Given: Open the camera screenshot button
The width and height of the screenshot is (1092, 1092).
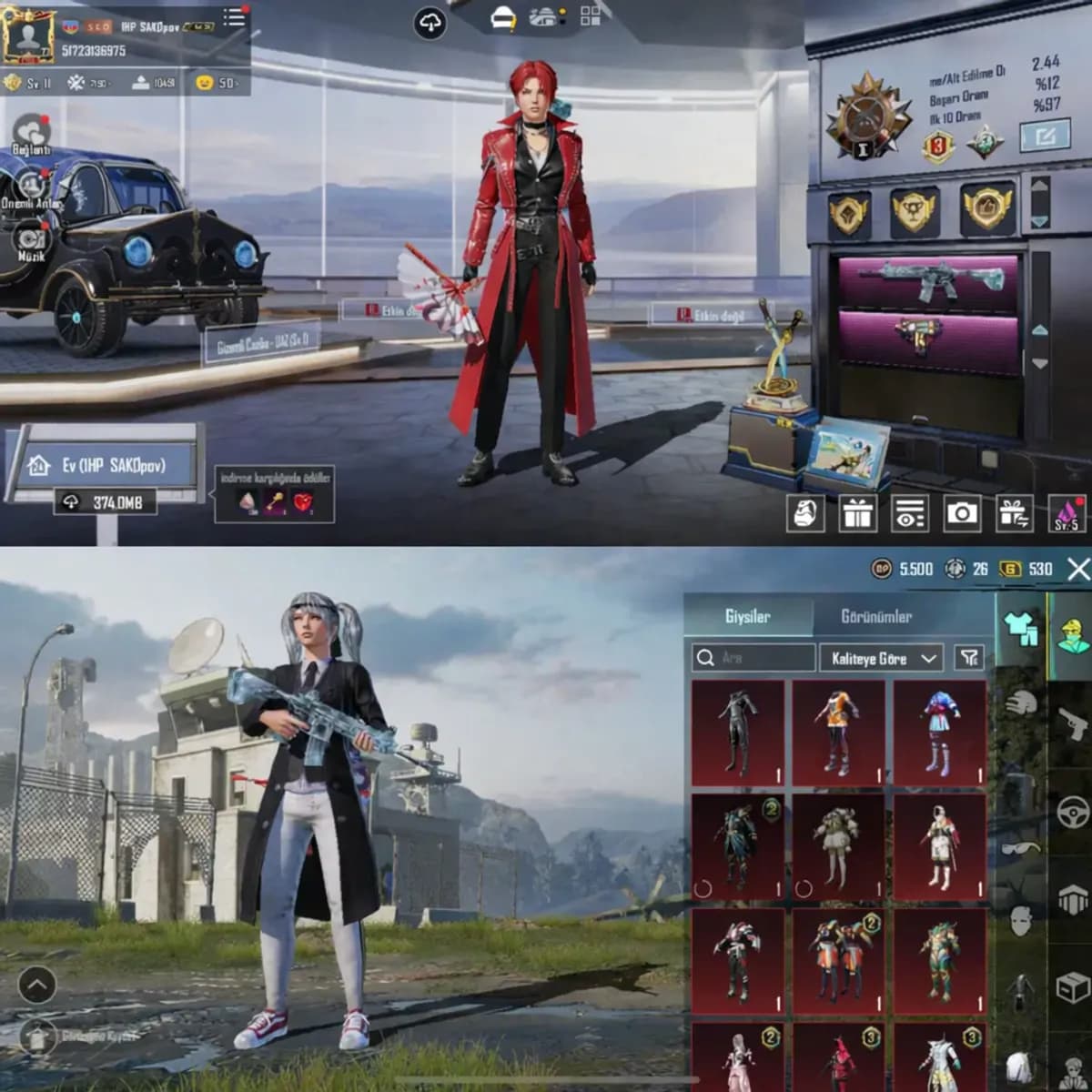Looking at the screenshot, I should click(962, 514).
